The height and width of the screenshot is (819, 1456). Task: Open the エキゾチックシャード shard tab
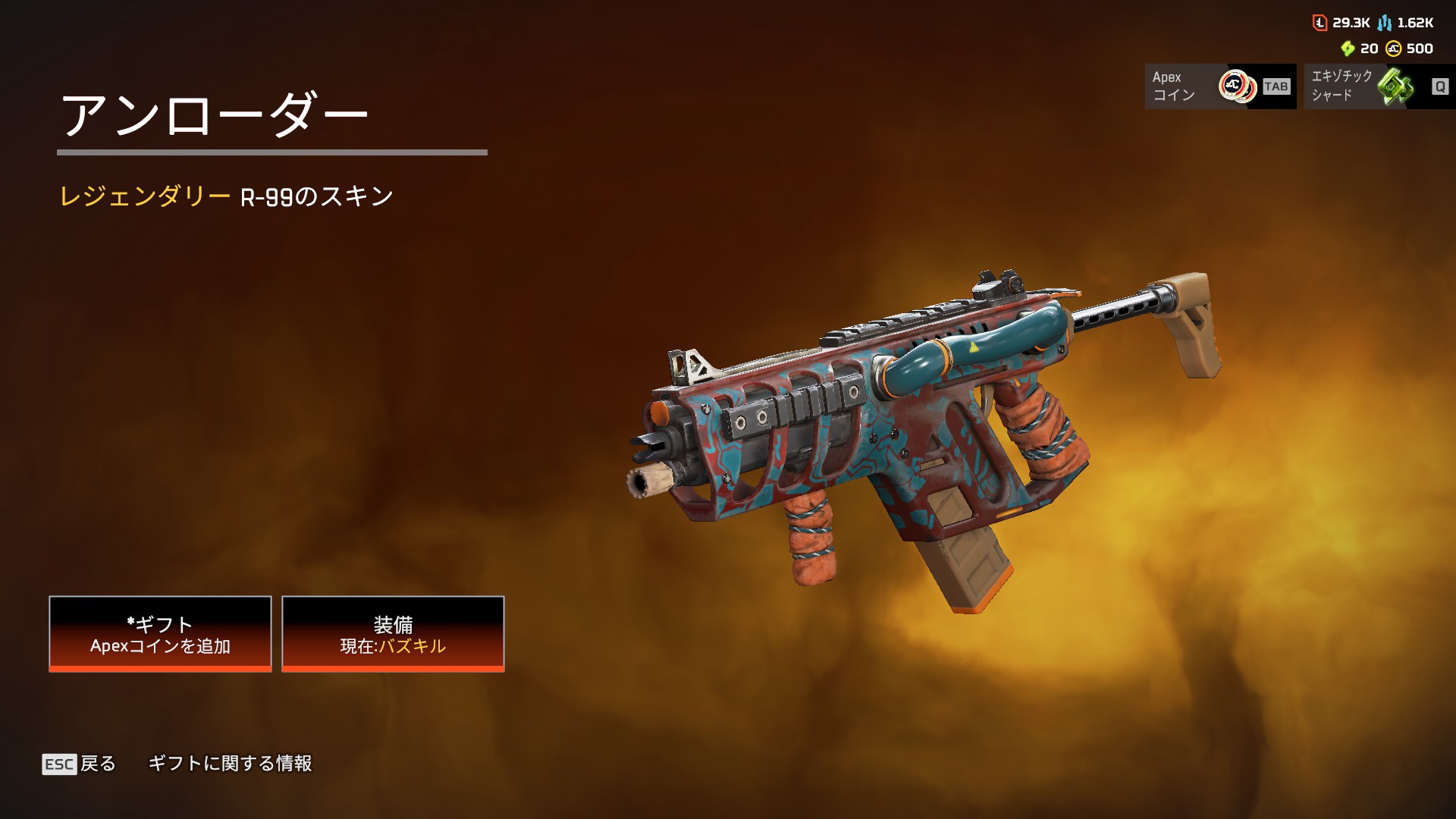click(x=1379, y=86)
